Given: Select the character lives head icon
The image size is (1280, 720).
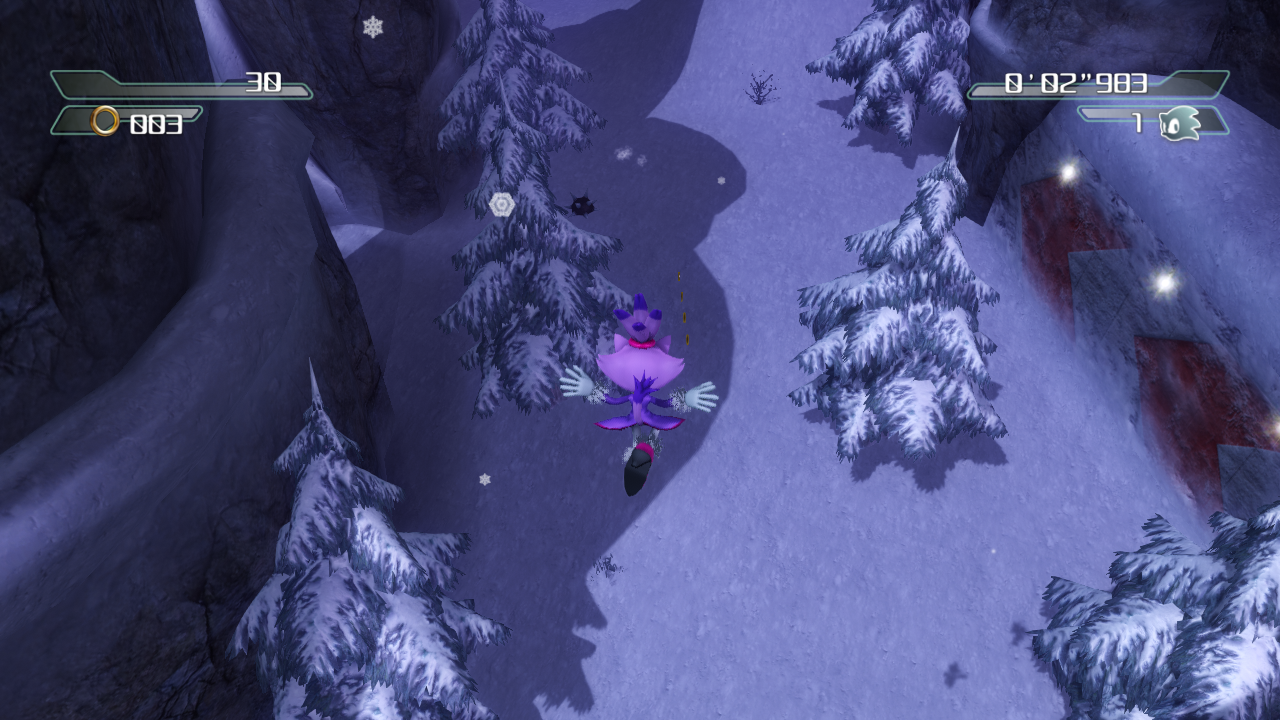Looking at the screenshot, I should (1179, 124).
